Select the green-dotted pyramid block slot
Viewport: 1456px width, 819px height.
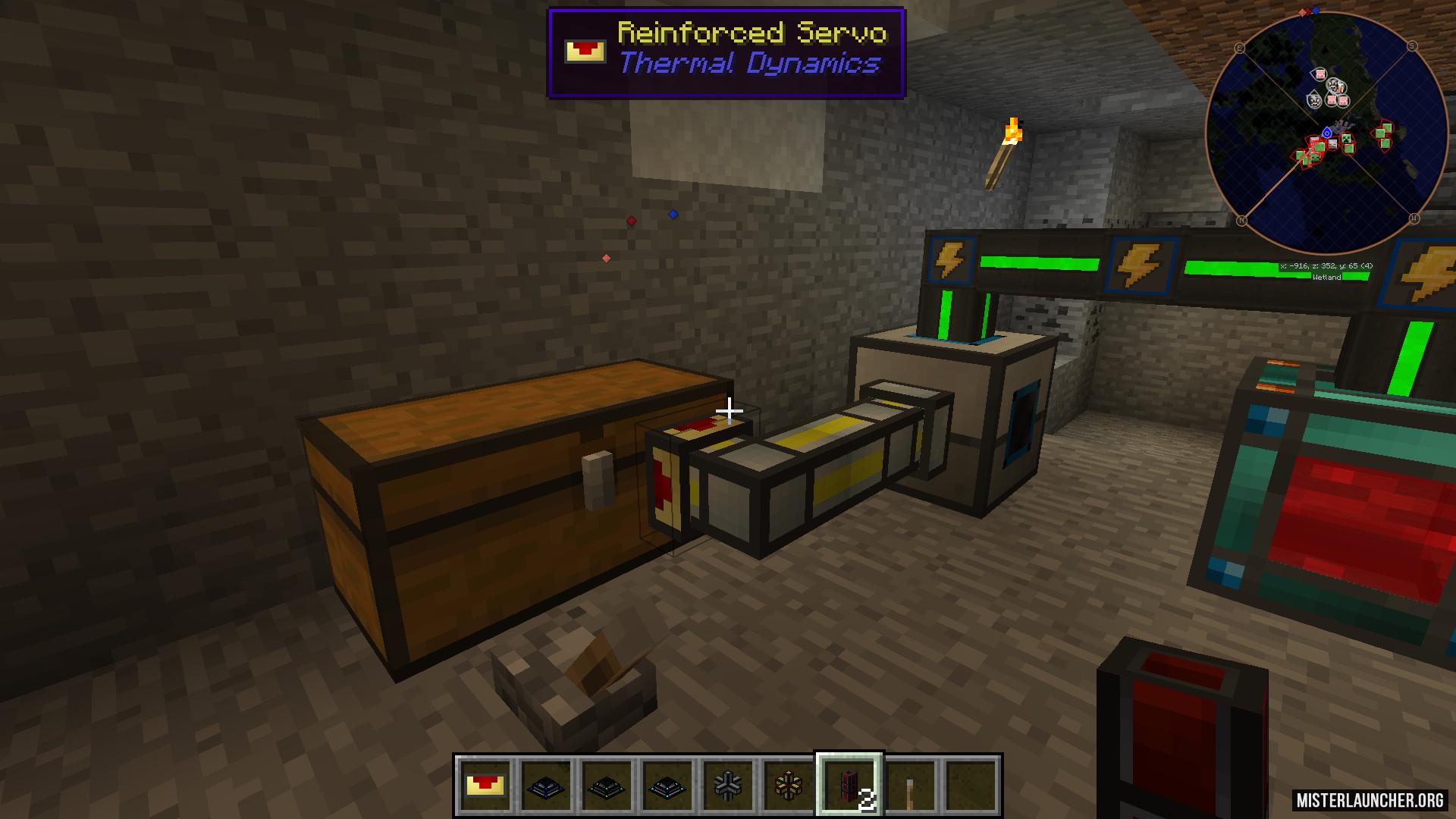pos(607,786)
